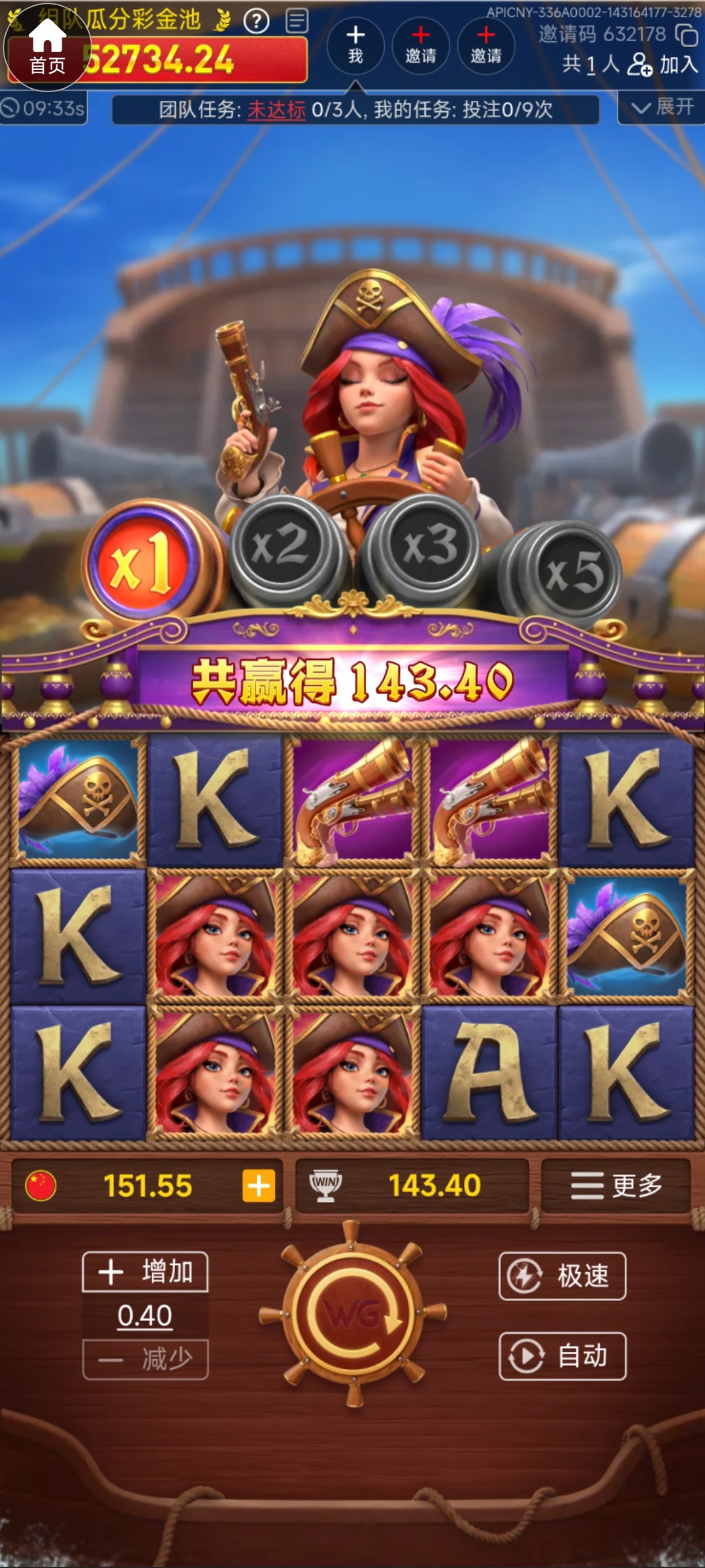
Task: Go to the 首页 home button
Action: pos(46,48)
